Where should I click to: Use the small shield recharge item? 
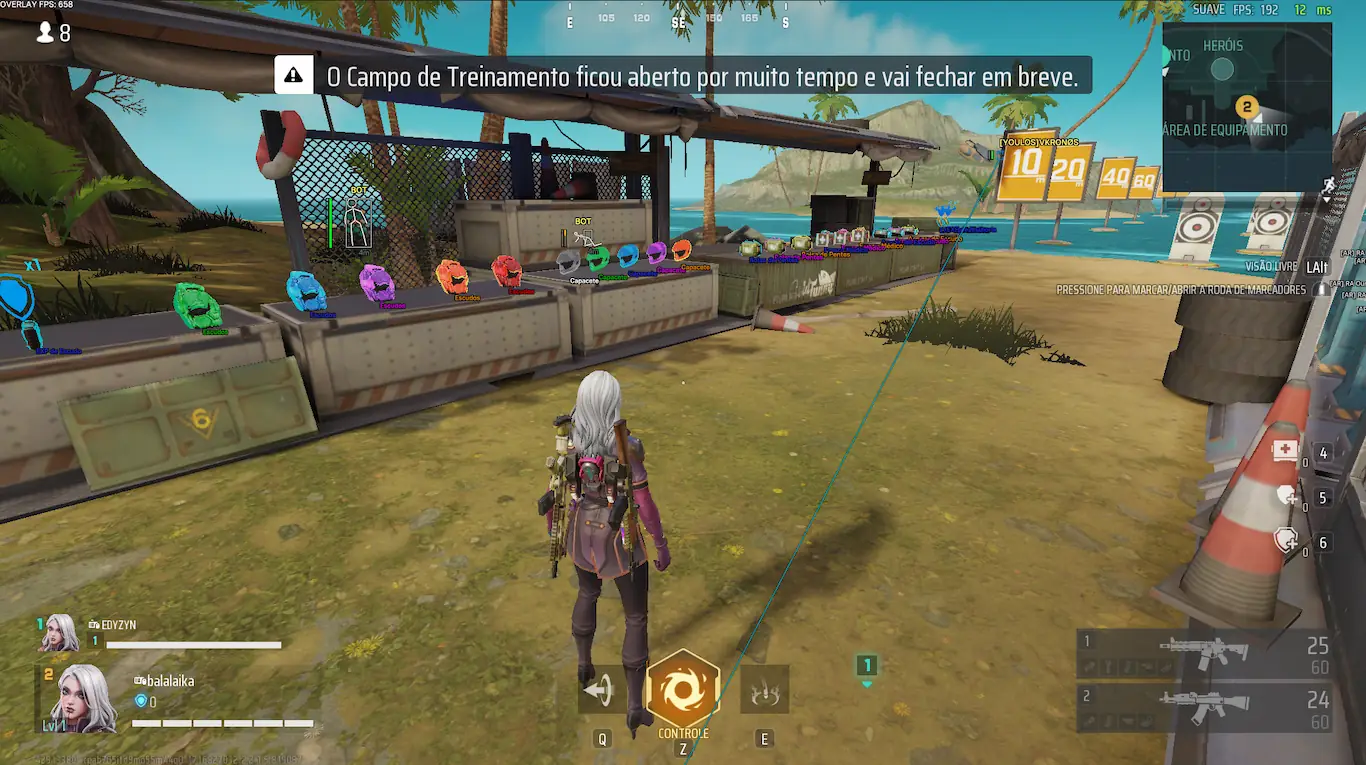[x=1286, y=496]
